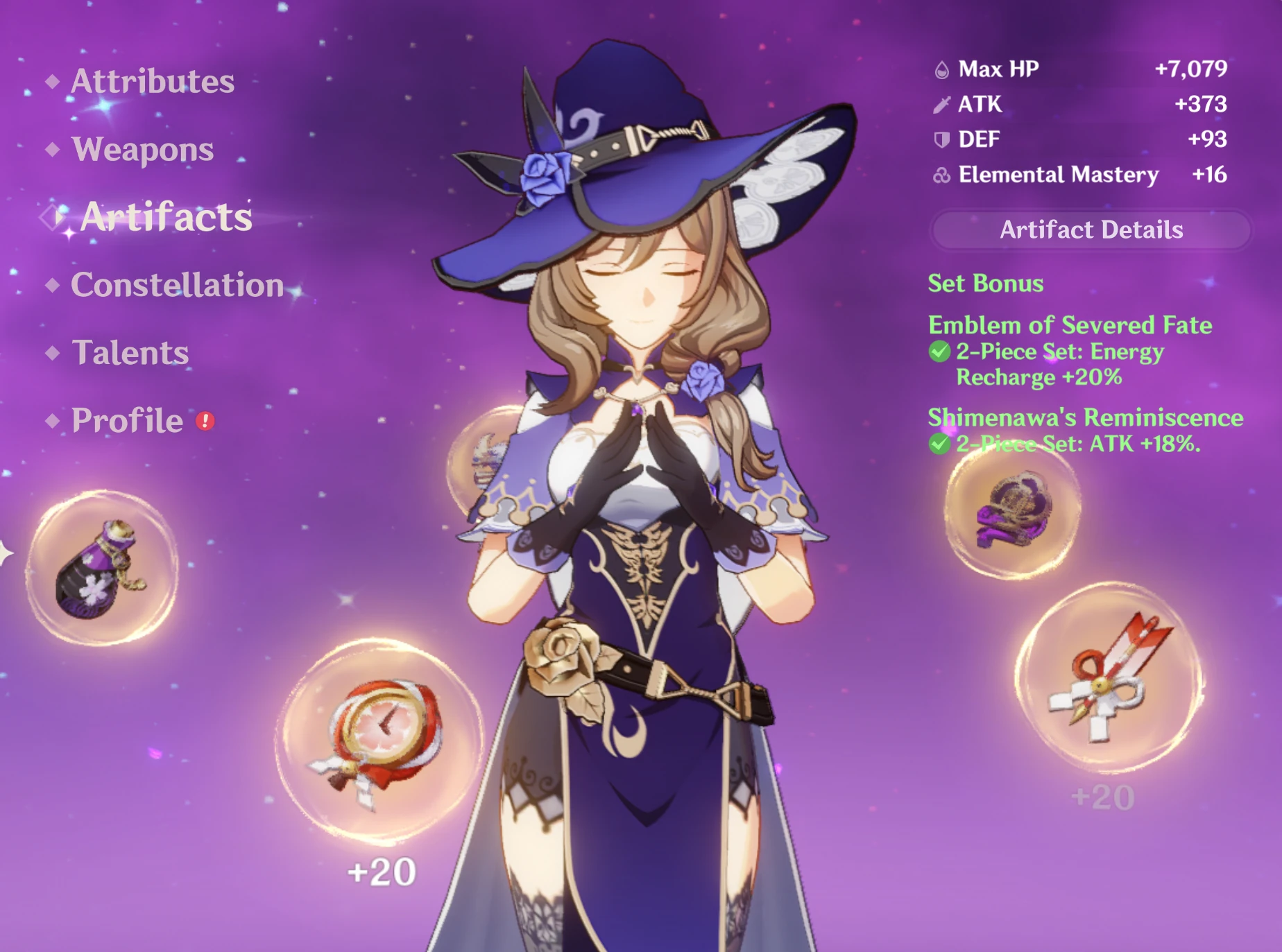The height and width of the screenshot is (952, 1282).
Task: Toggle the checkmark on Emblem of Severed Fate bonus
Action: (x=941, y=352)
